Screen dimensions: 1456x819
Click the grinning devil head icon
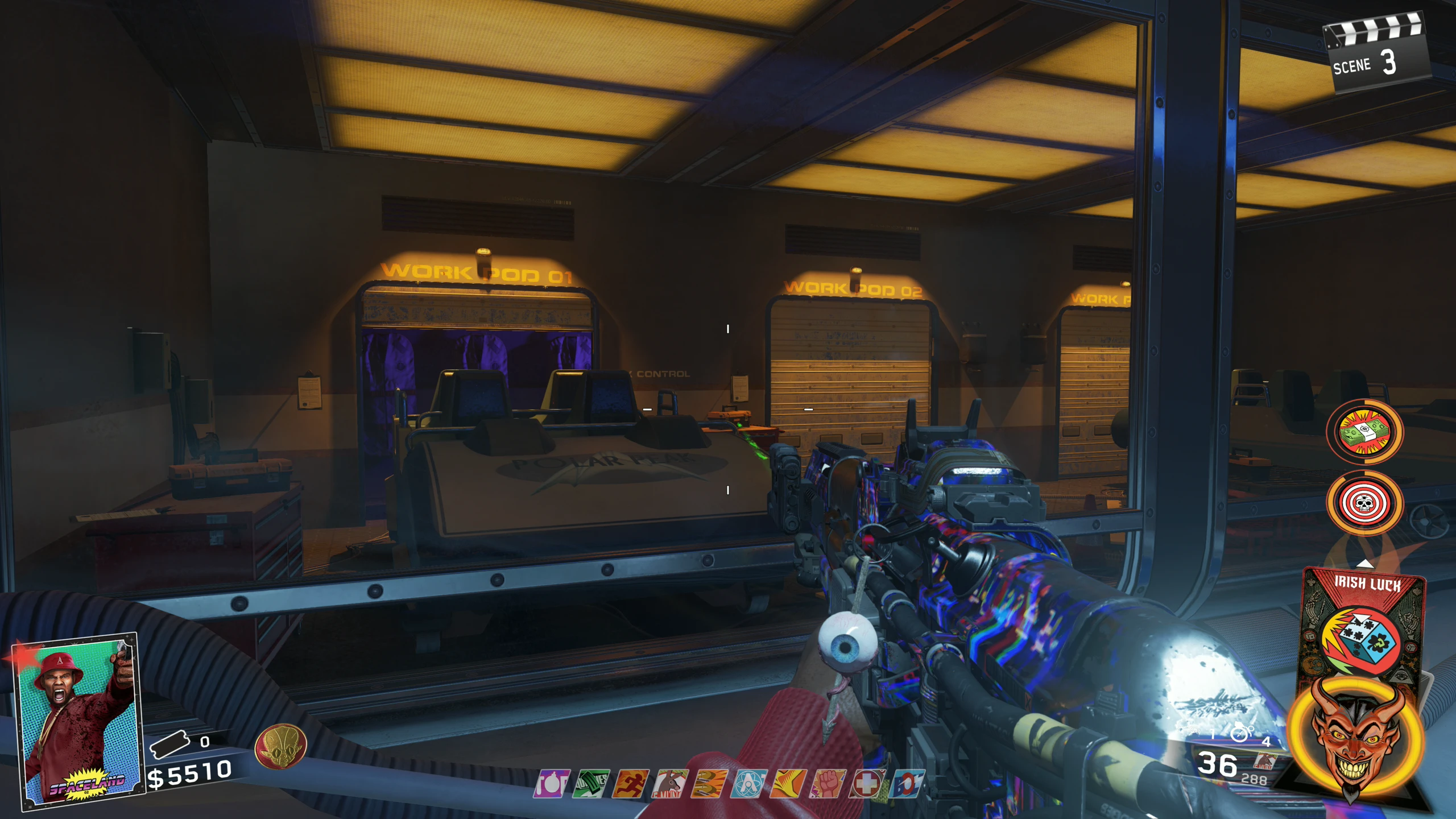point(1356,738)
